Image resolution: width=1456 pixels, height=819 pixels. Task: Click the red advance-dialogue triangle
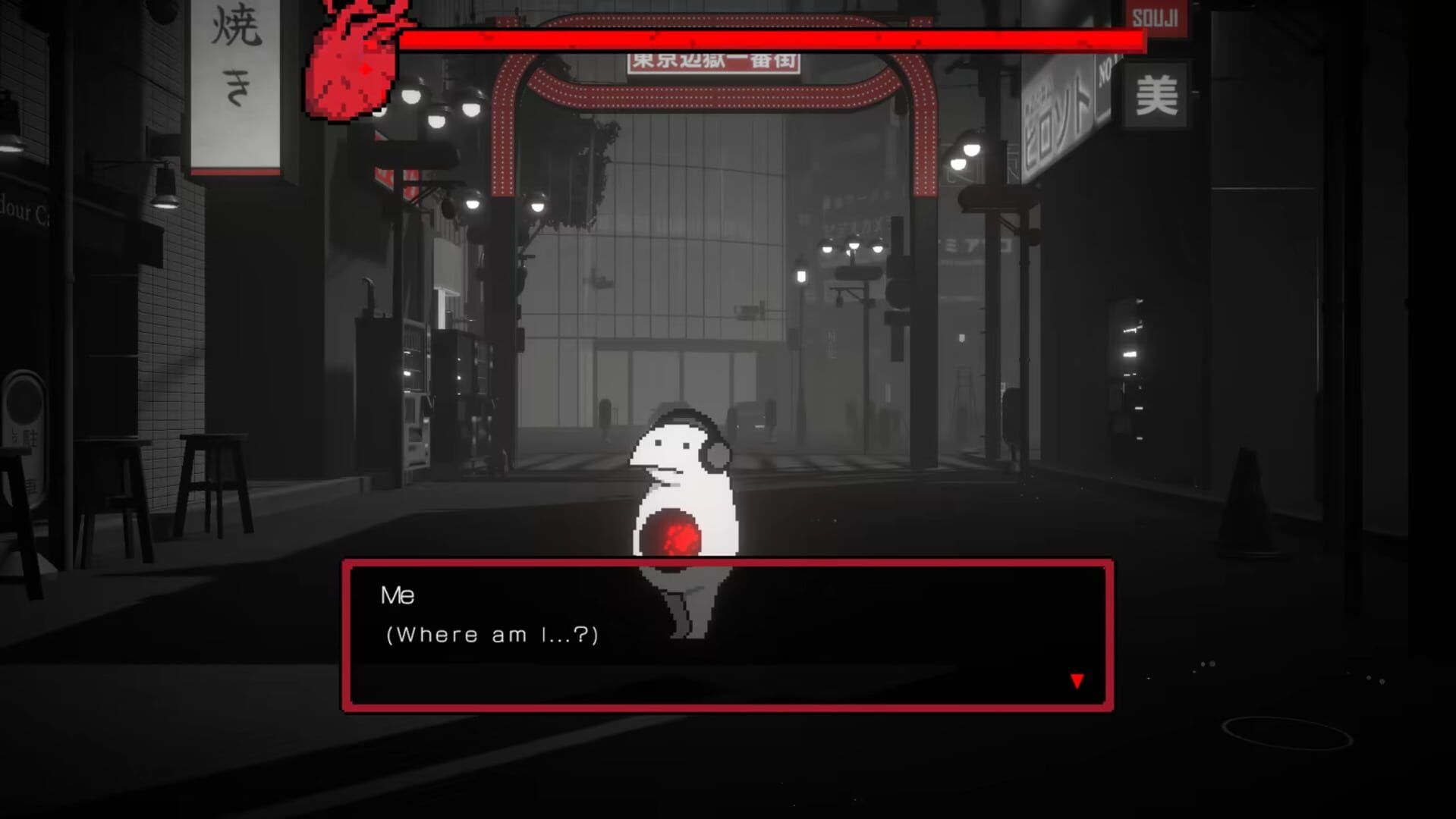tap(1077, 680)
